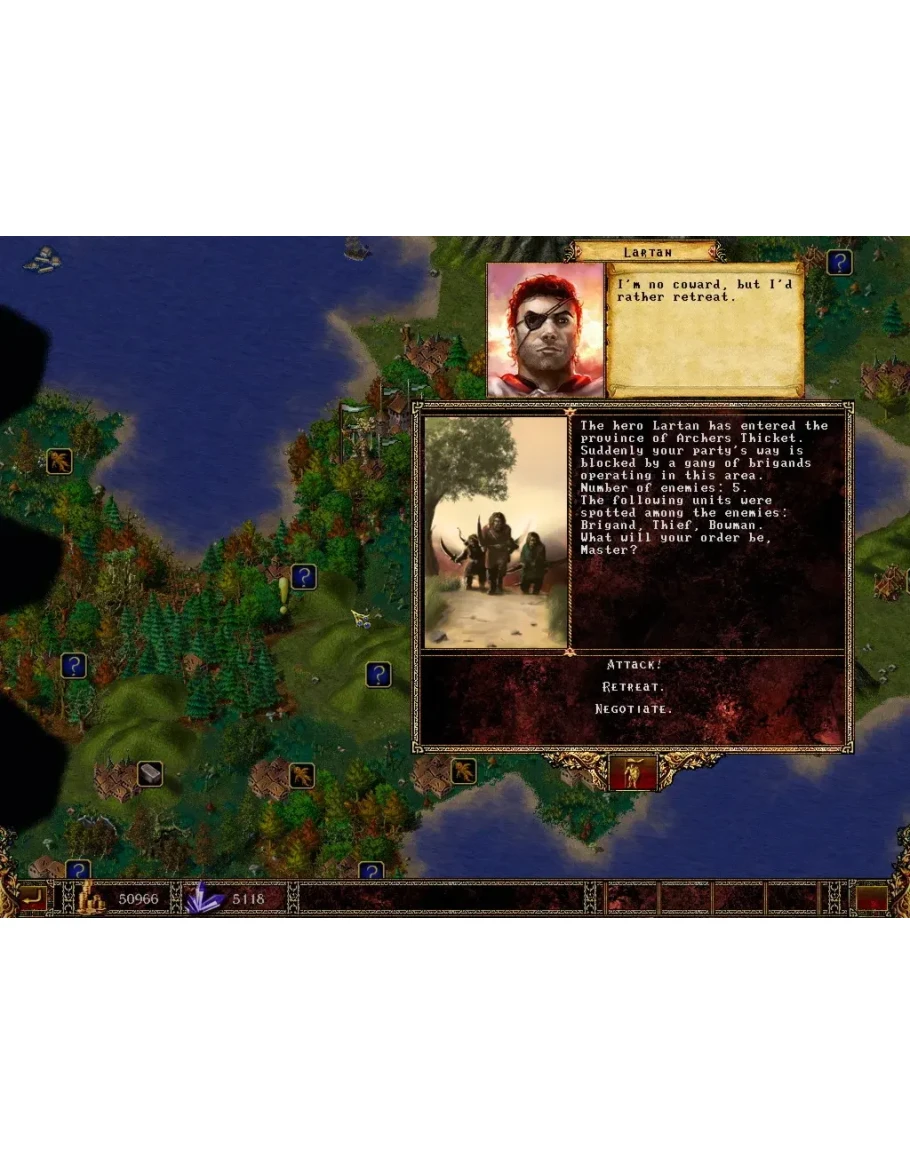Select the Retreat option
The width and height of the screenshot is (910, 1155).
click(634, 687)
